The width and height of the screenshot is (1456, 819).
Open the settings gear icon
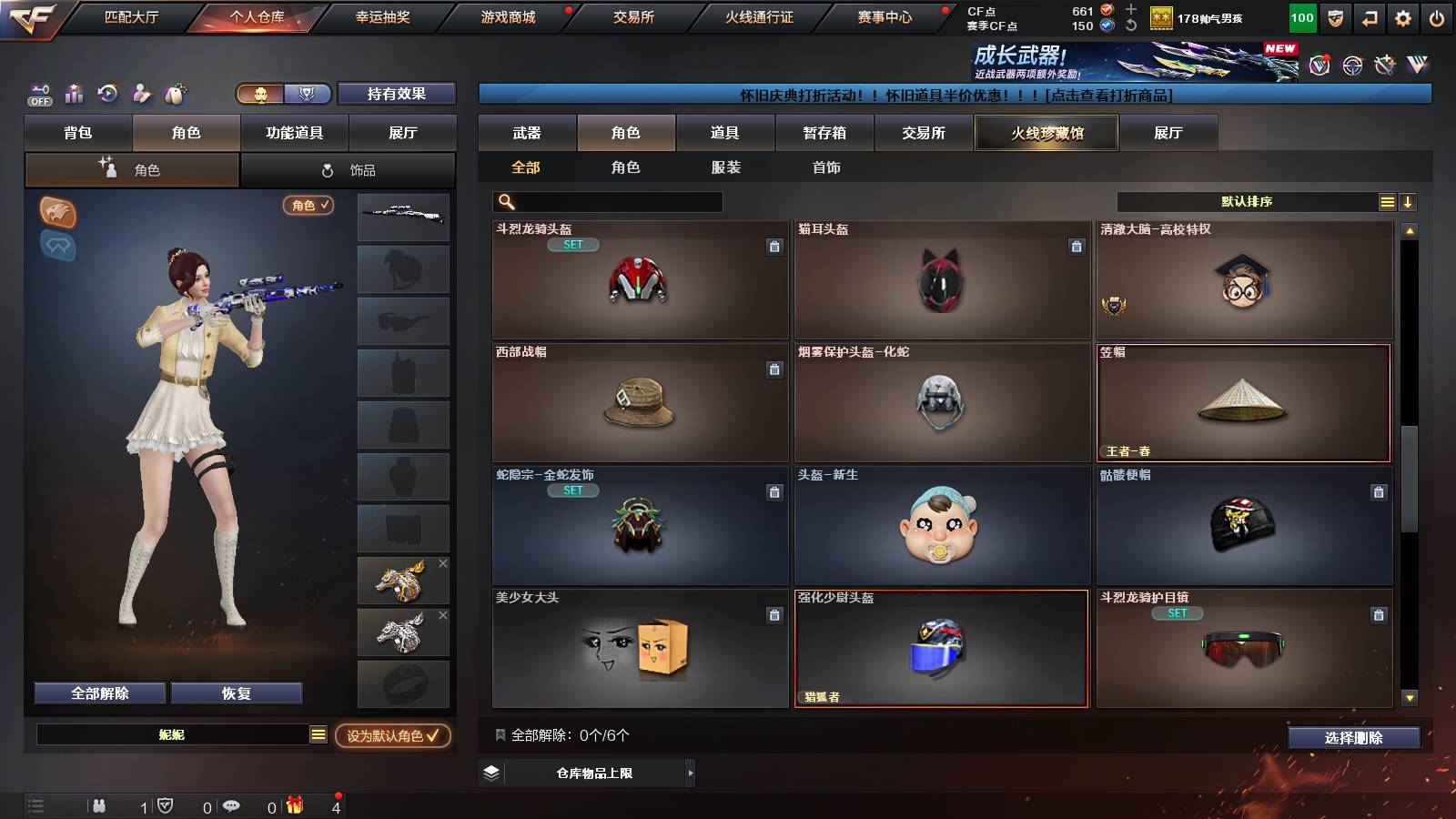pyautogui.click(x=1404, y=15)
